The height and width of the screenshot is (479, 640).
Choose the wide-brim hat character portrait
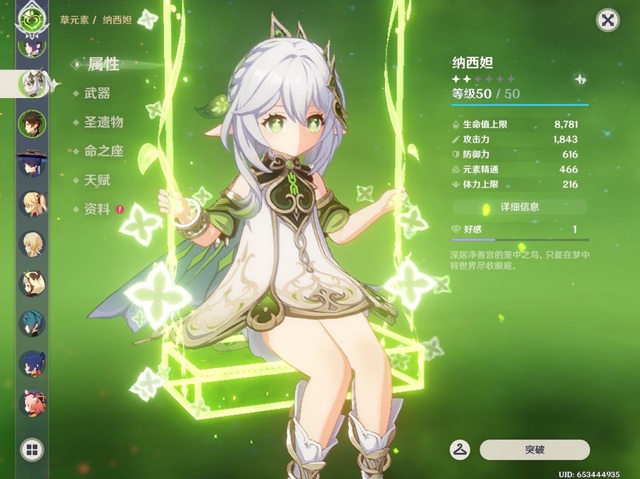(x=32, y=163)
